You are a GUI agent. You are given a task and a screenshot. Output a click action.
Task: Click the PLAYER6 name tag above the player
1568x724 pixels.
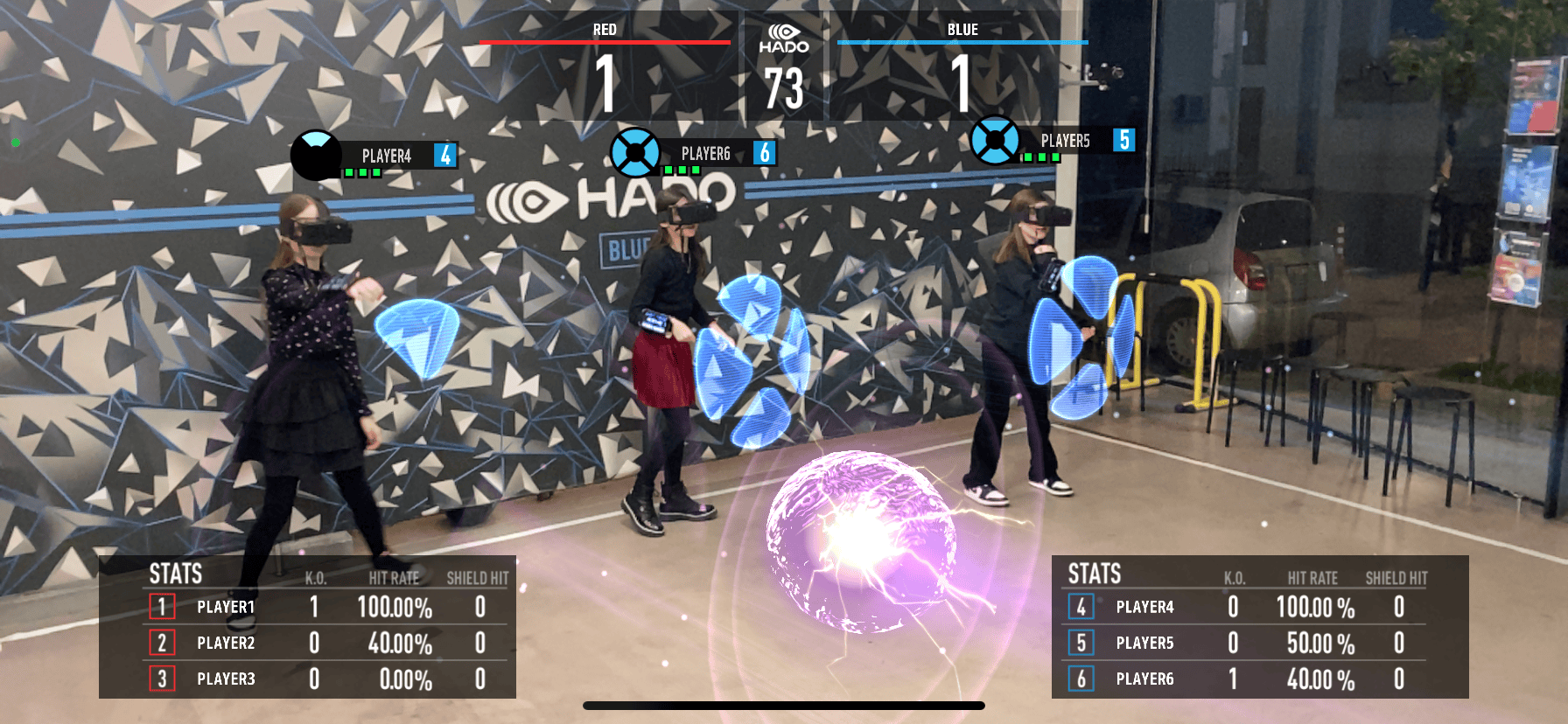pyautogui.click(x=705, y=153)
